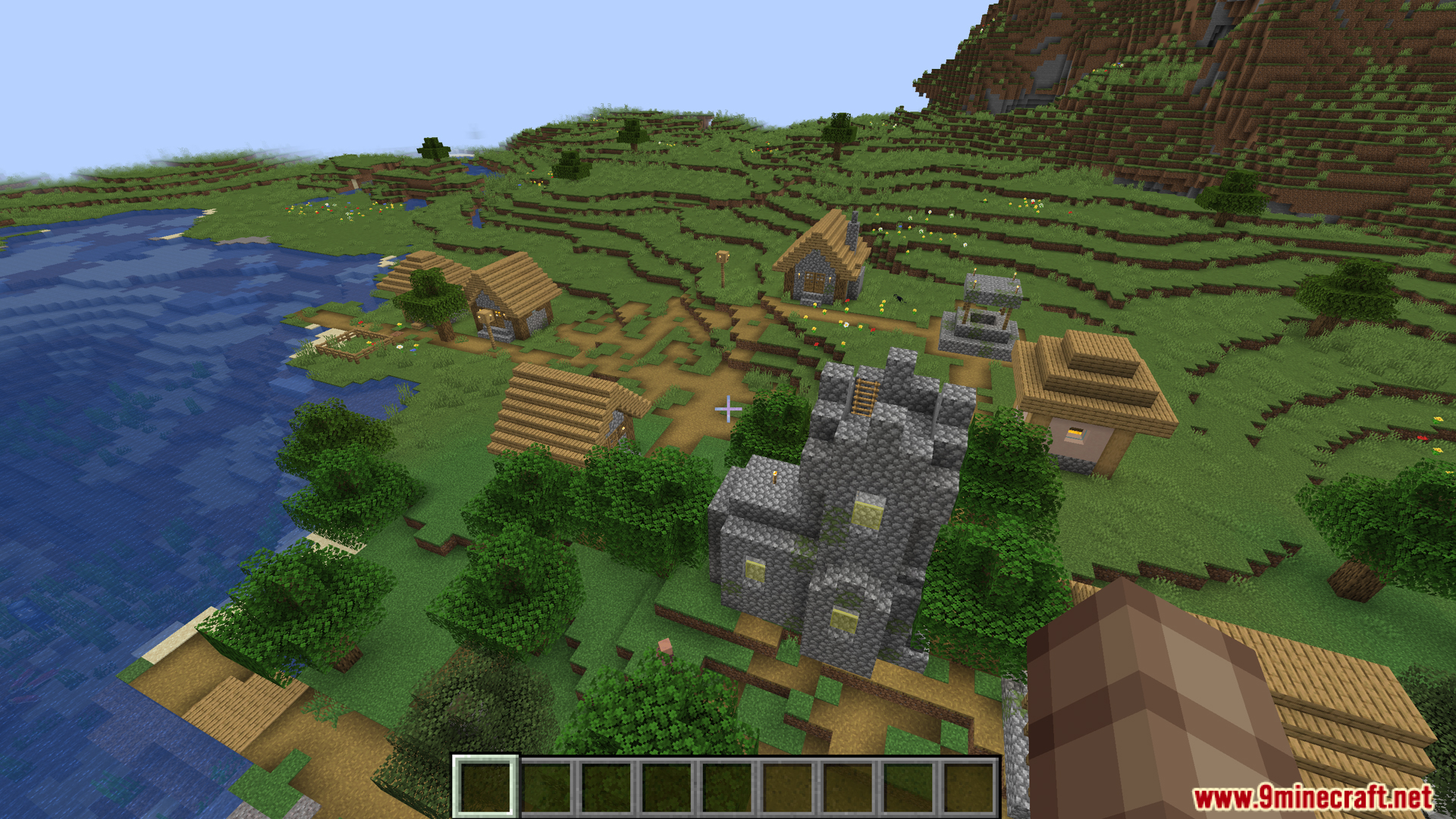Image resolution: width=1456 pixels, height=819 pixels.
Task: Click the wooden door of the hillside cottage
Action: [814, 283]
